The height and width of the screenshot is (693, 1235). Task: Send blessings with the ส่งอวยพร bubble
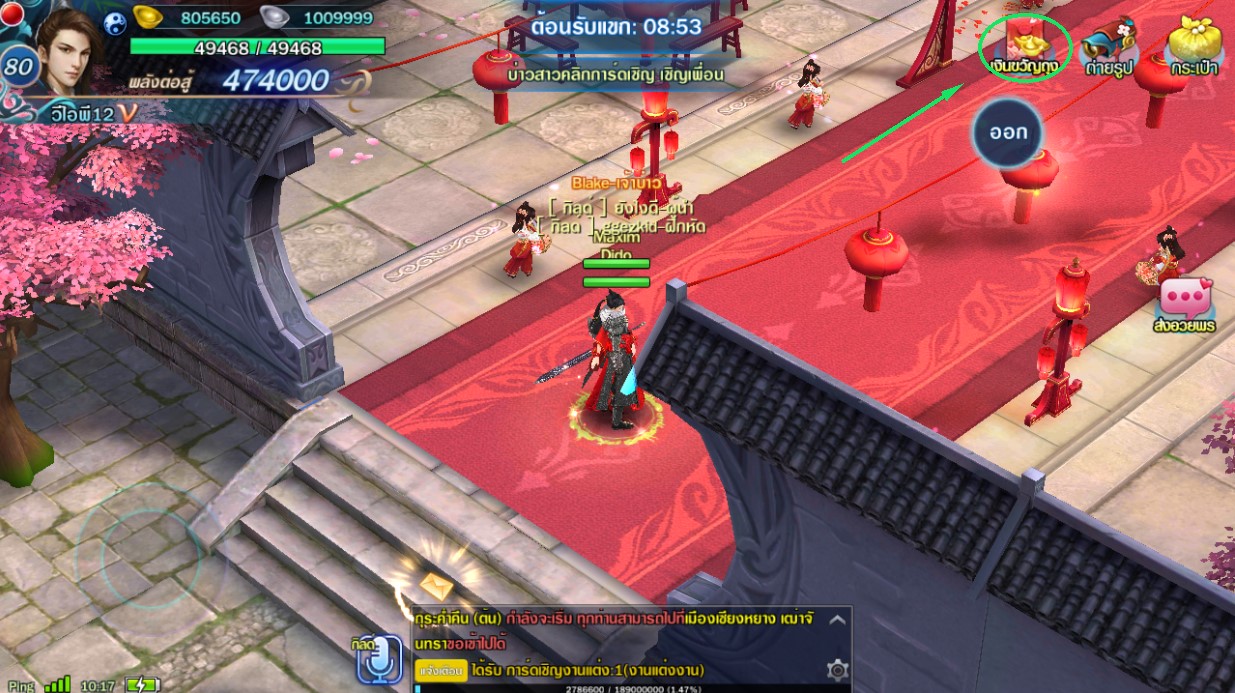tap(1184, 304)
